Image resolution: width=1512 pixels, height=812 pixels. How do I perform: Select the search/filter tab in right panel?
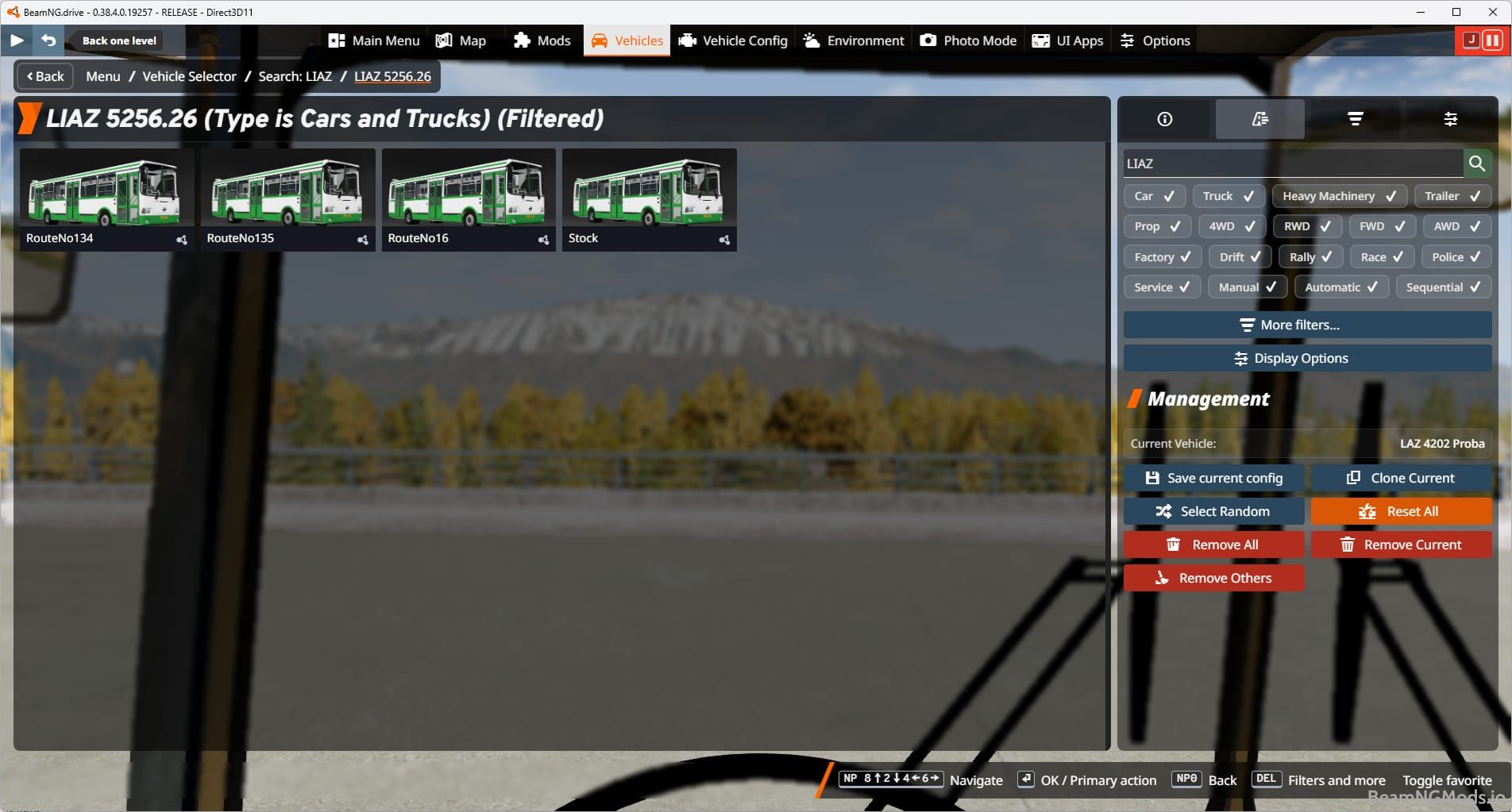click(1259, 119)
